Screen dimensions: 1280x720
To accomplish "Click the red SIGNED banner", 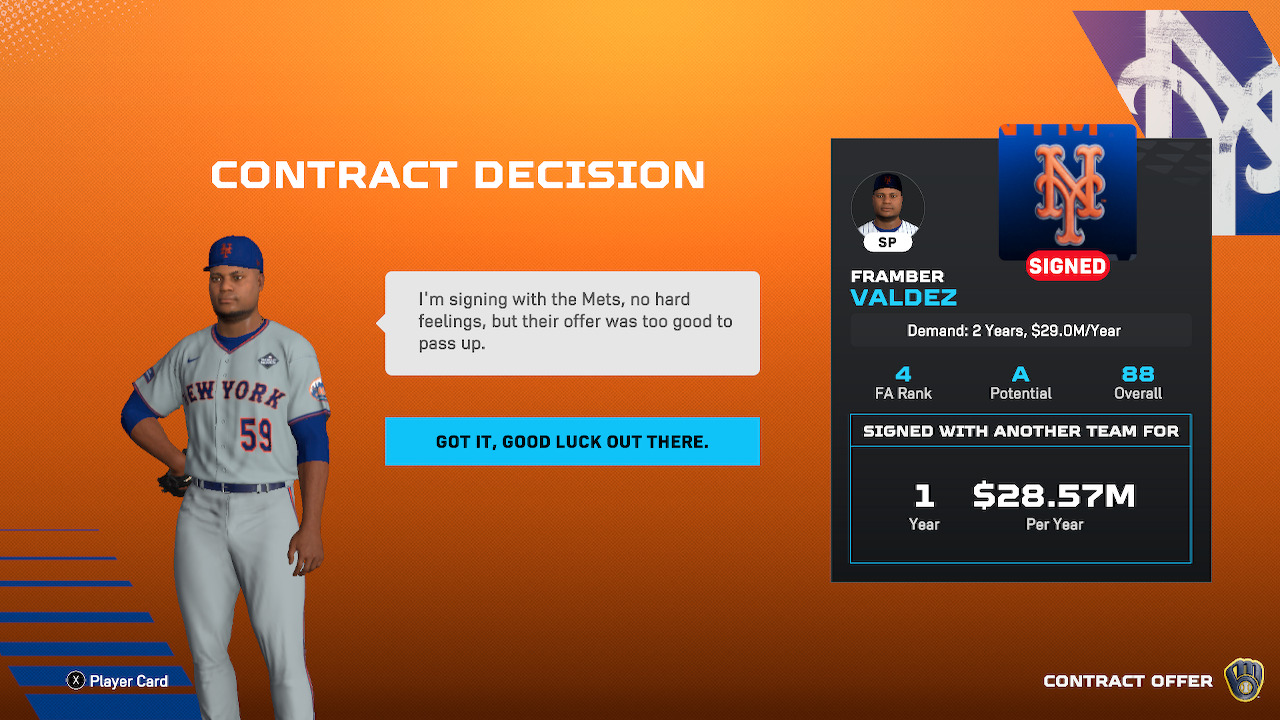I will pyautogui.click(x=1067, y=266).
